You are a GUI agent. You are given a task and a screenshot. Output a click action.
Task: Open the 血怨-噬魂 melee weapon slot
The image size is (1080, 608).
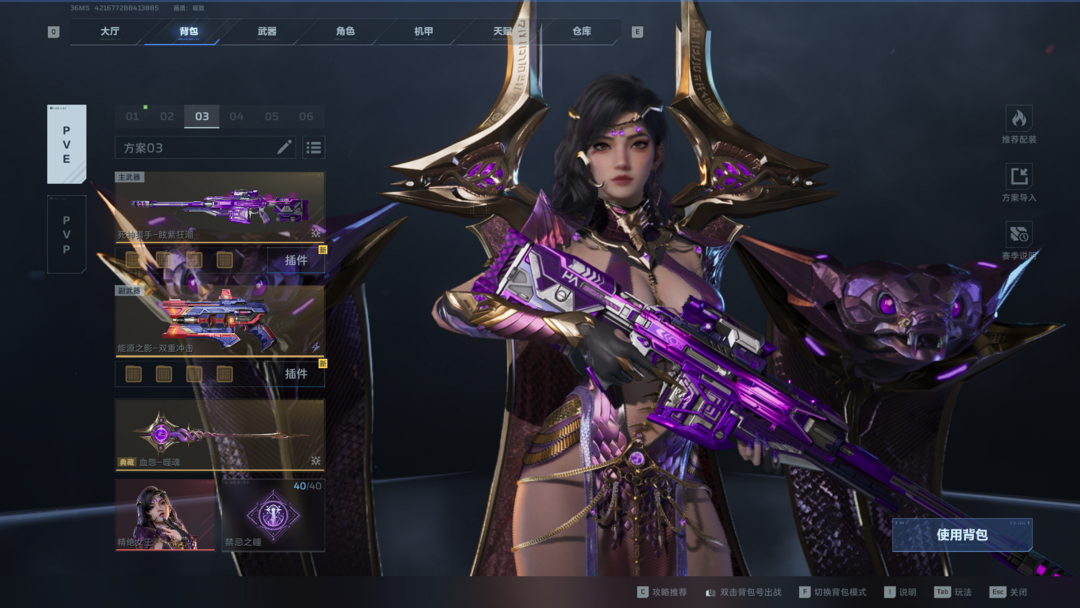coord(220,435)
